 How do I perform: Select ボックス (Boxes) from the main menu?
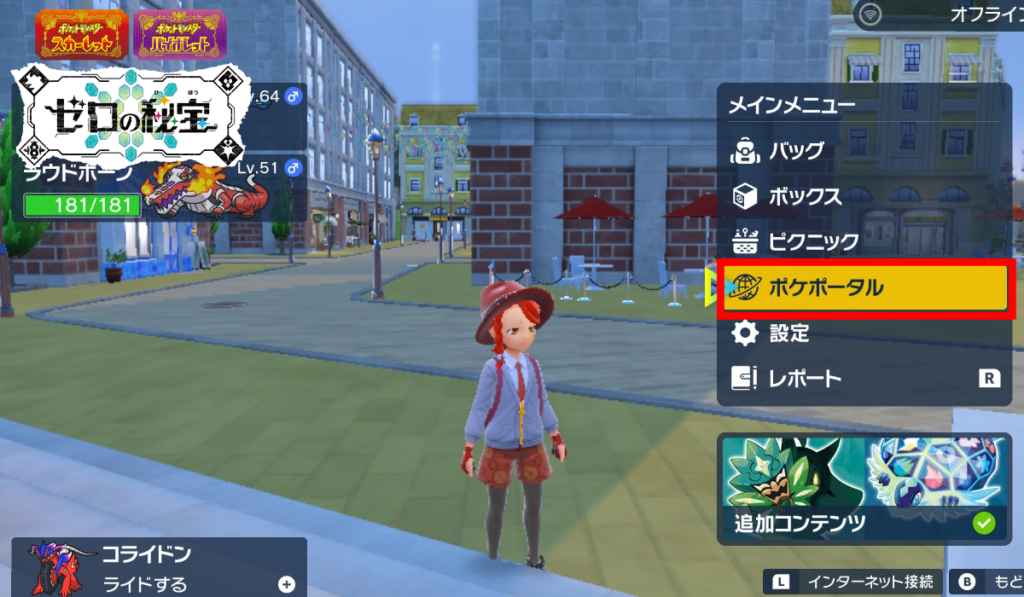click(x=803, y=196)
